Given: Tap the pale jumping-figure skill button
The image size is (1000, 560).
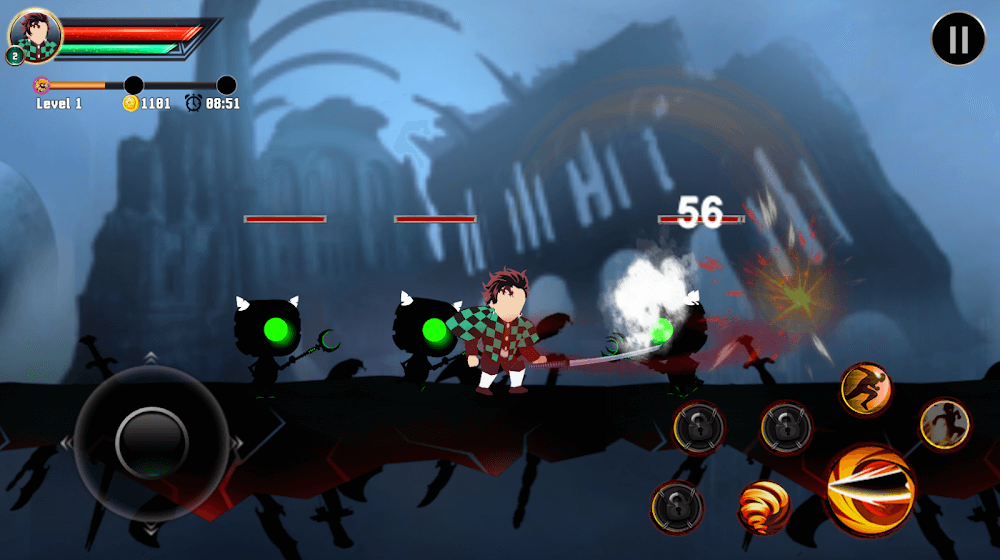Looking at the screenshot, I should pyautogui.click(x=943, y=423).
